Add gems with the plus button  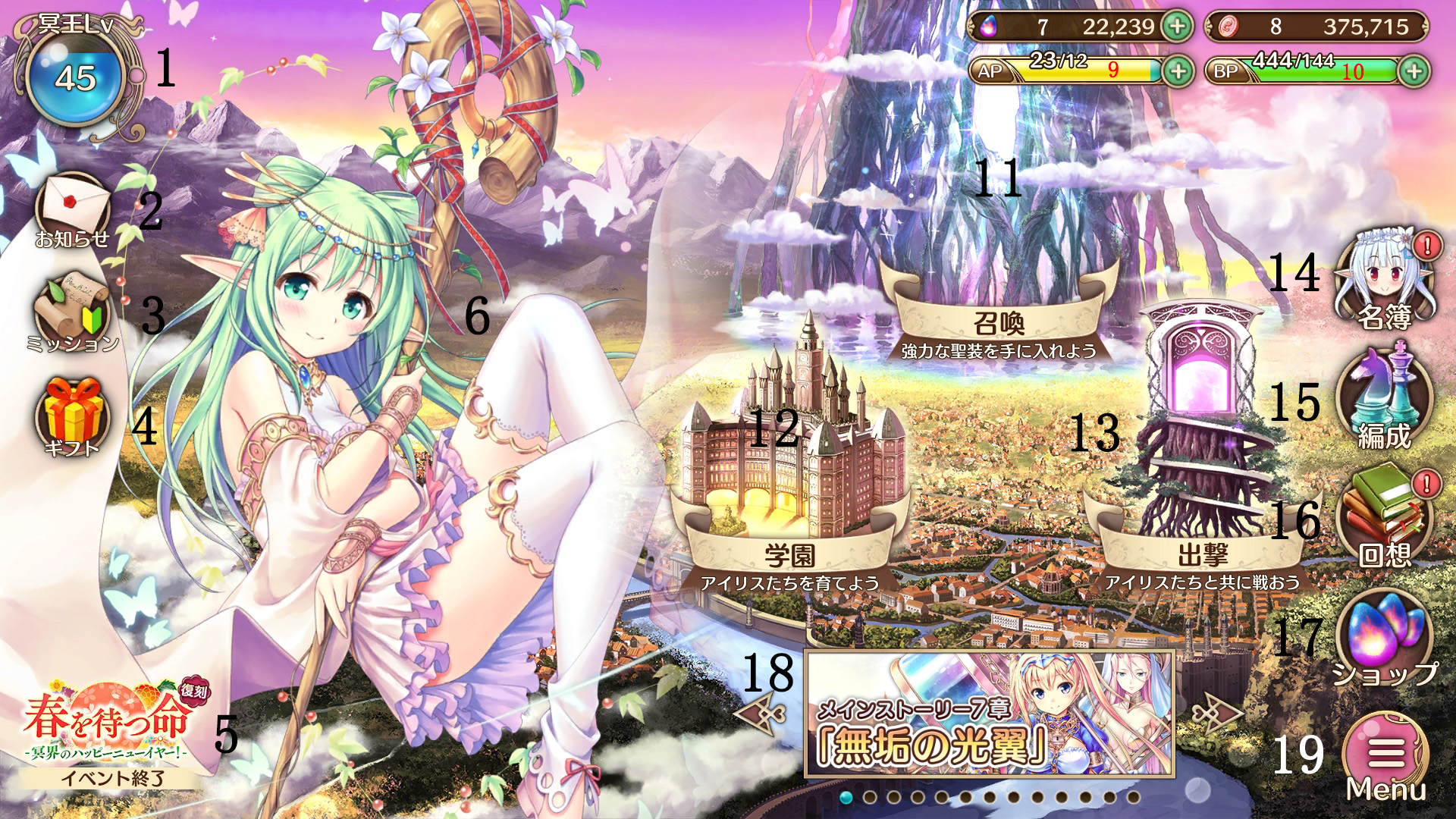(1177, 27)
